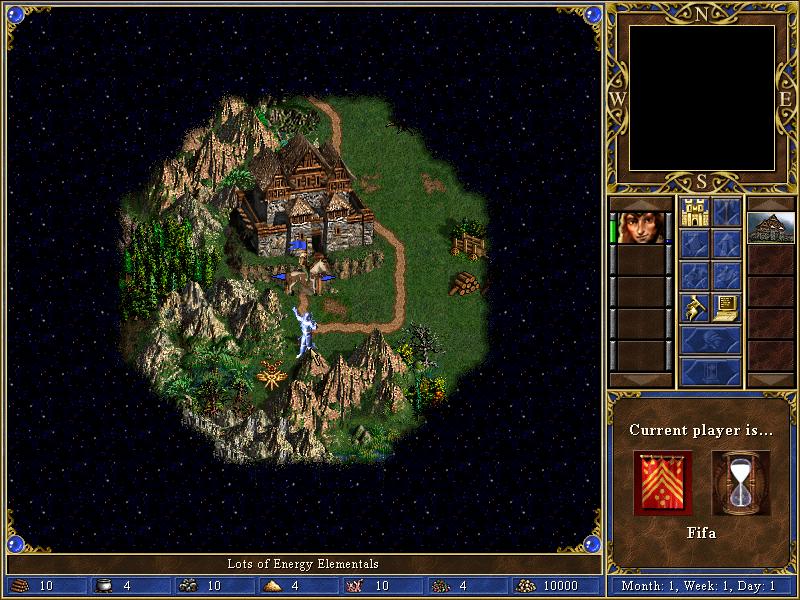Open Adventure Options with the golden figure icon
Screen dimensions: 800x600
click(694, 307)
